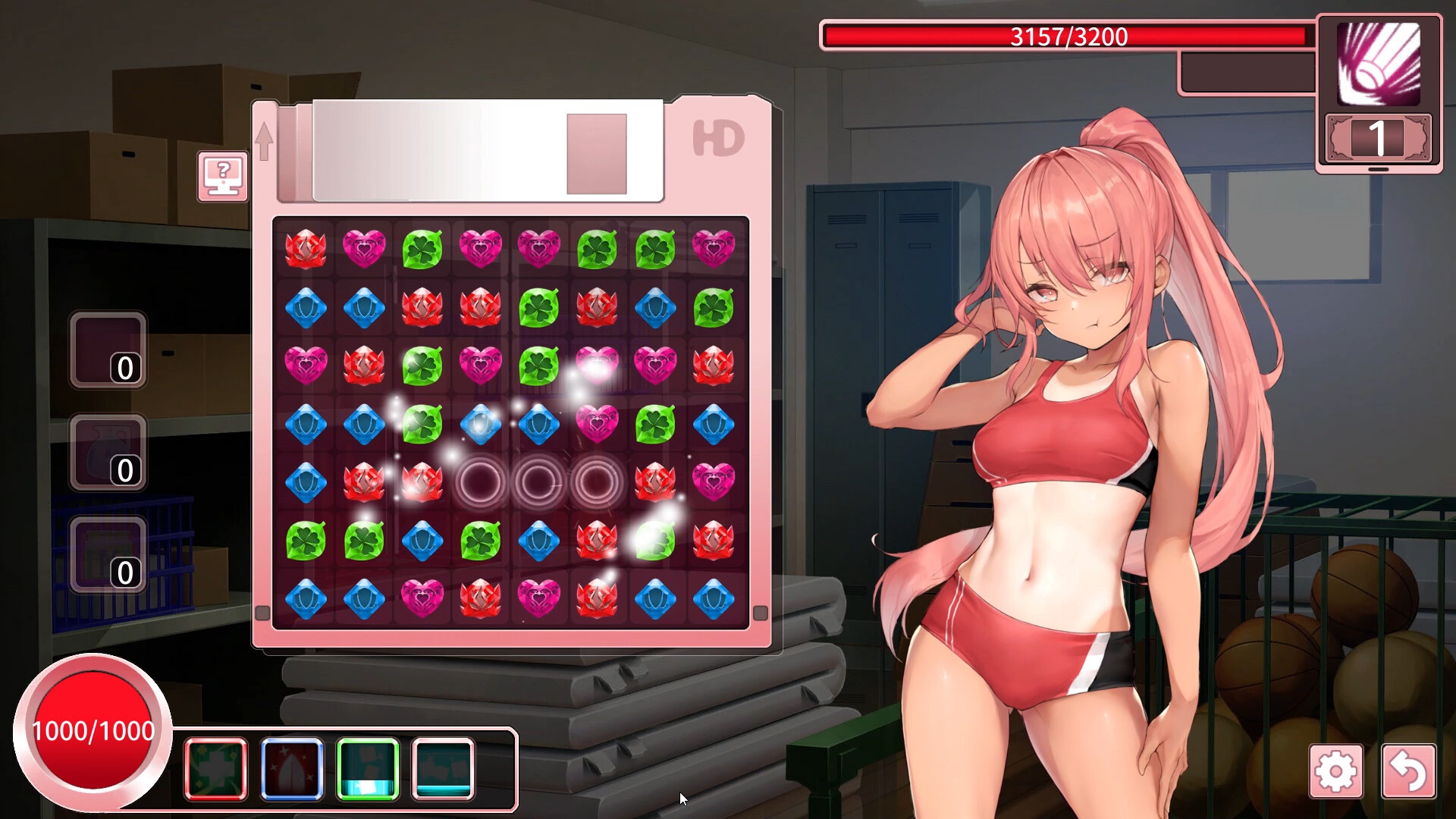Screen dimensions: 1456x819
Task: Select a blue shield gem on the board
Action: pyautogui.click(x=306, y=305)
